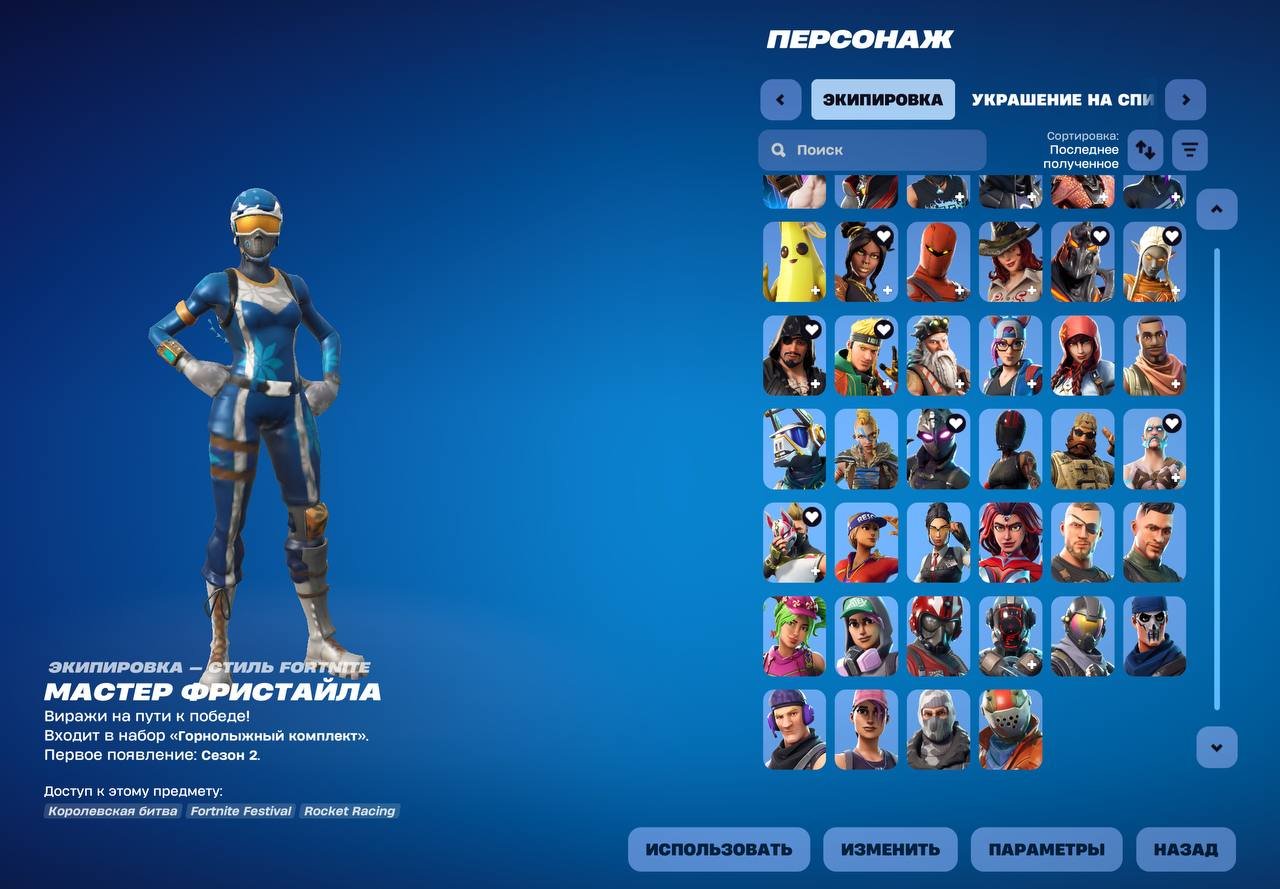Viewport: 1280px width, 889px height.
Task: Click the plus icon on the red cowgirl skin
Action: 1030,291
